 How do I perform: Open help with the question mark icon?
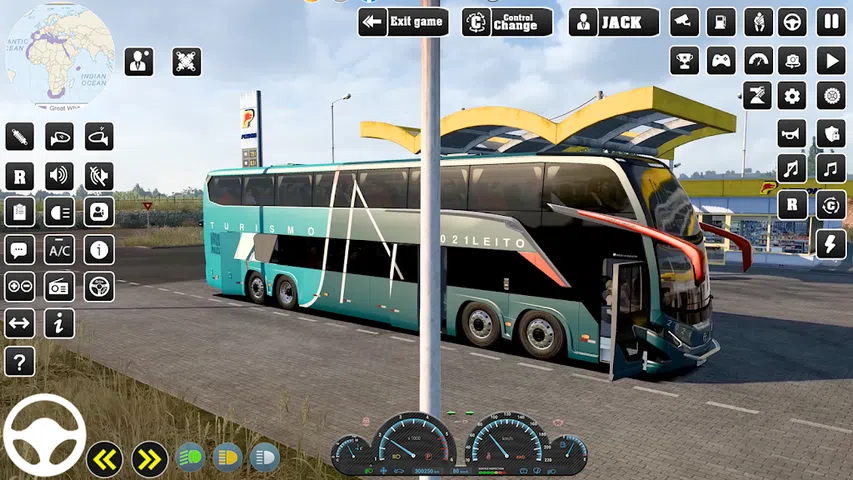click(19, 361)
